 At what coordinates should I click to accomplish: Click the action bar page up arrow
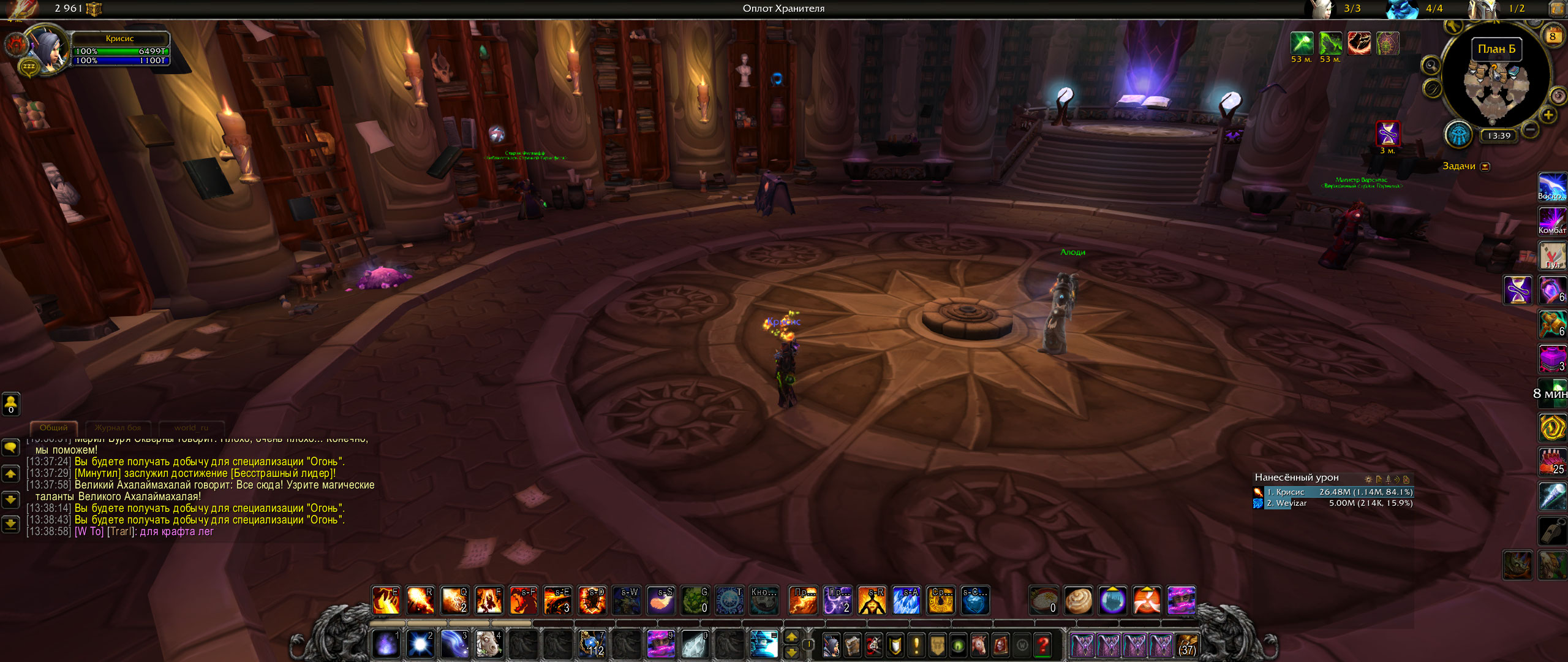click(791, 637)
